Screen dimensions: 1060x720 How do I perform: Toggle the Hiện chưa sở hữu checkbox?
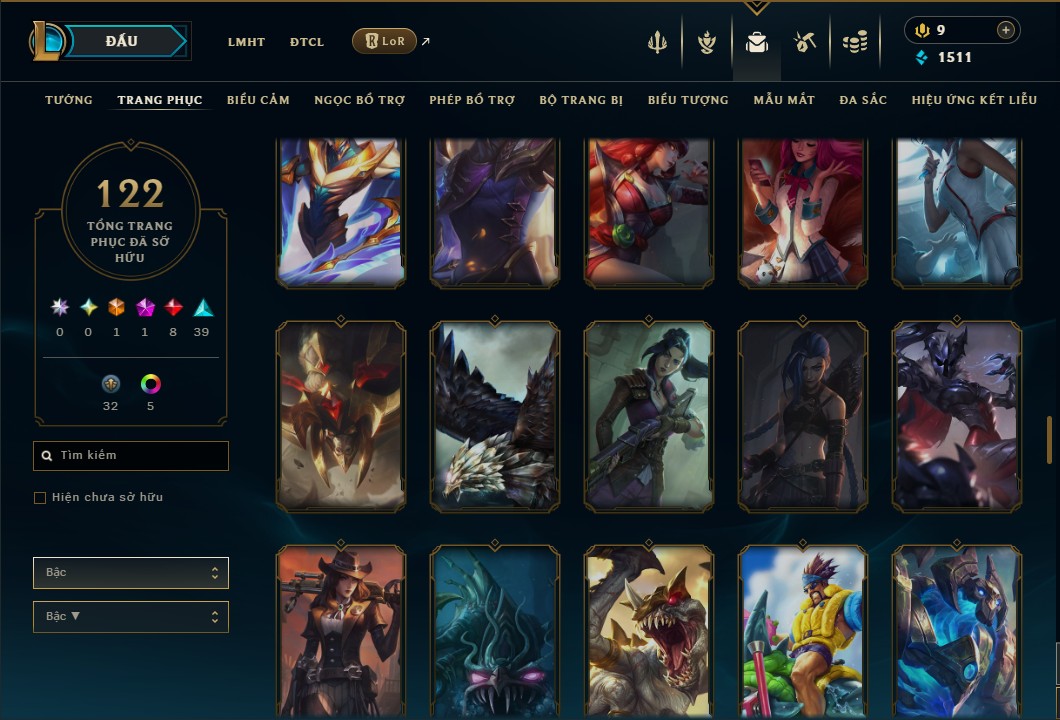pyautogui.click(x=40, y=498)
